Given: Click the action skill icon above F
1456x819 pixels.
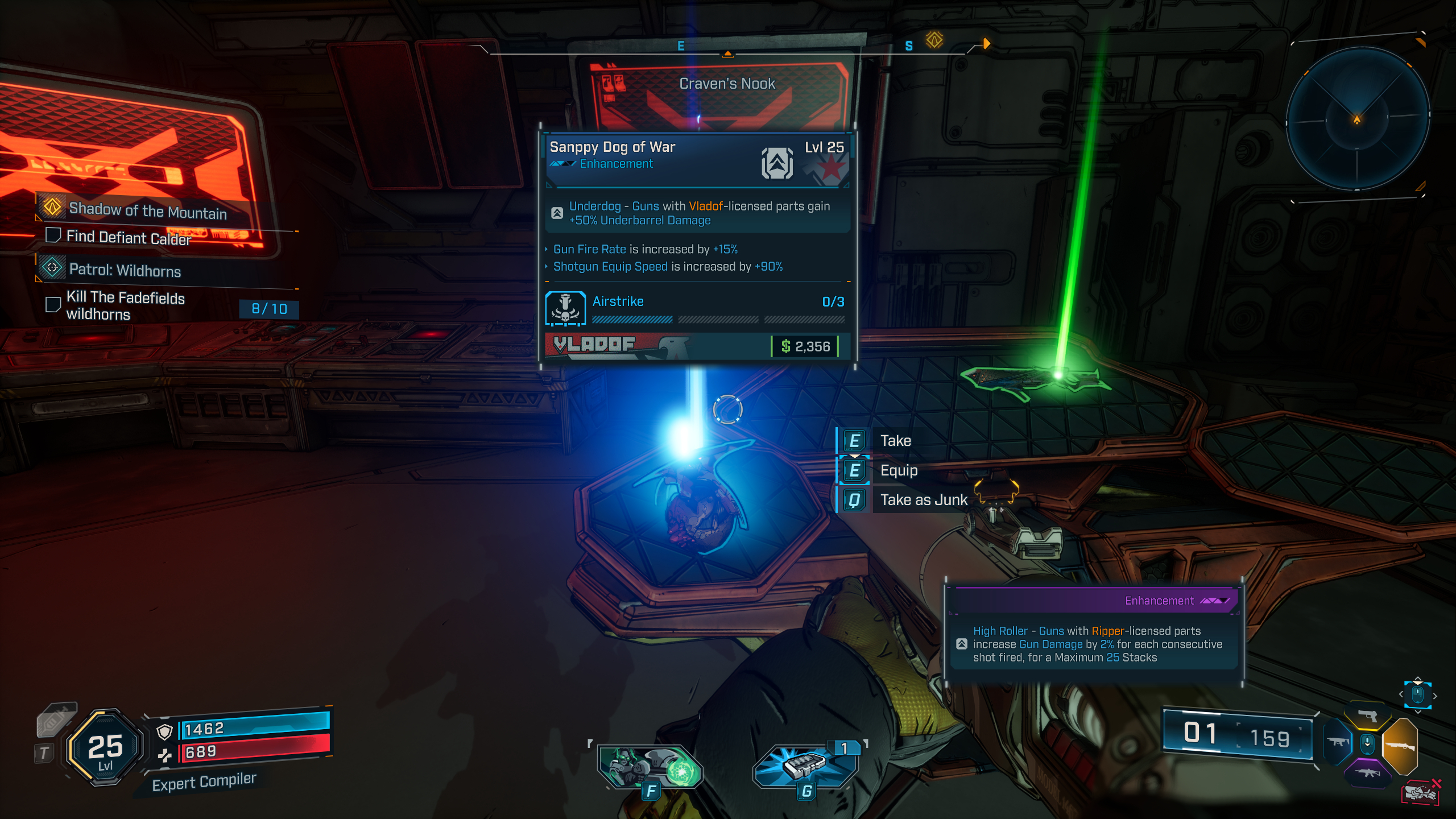Looking at the screenshot, I should [651, 765].
